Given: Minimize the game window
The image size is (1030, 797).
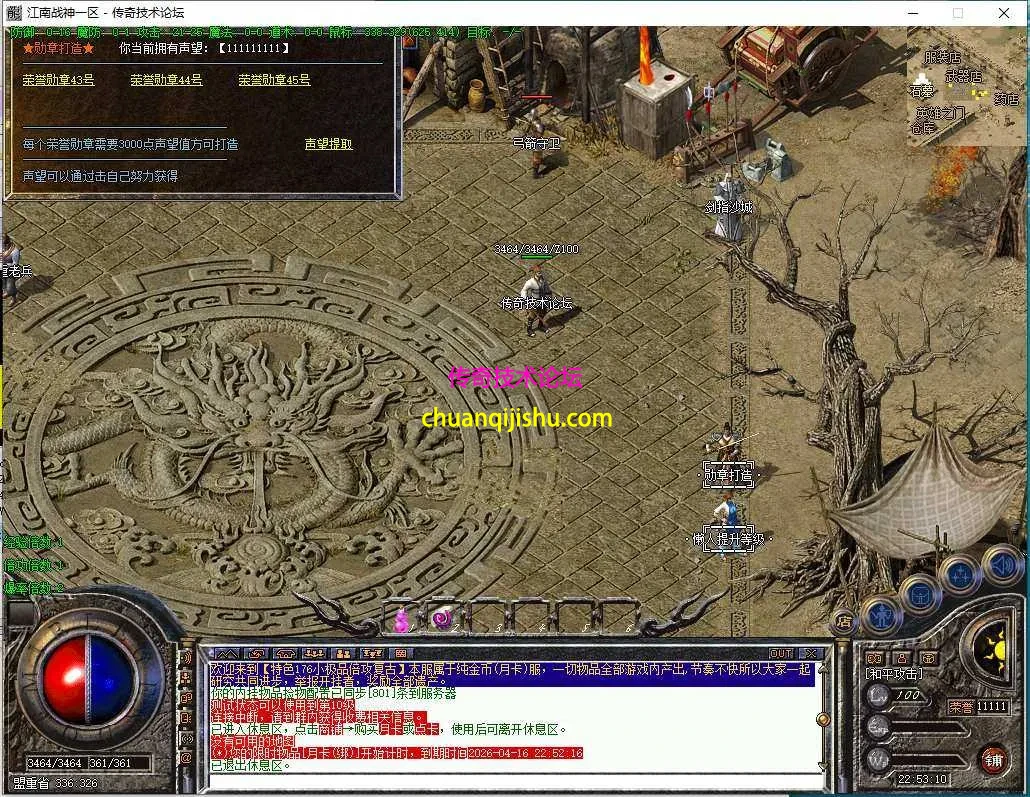Looking at the screenshot, I should tap(912, 13).
